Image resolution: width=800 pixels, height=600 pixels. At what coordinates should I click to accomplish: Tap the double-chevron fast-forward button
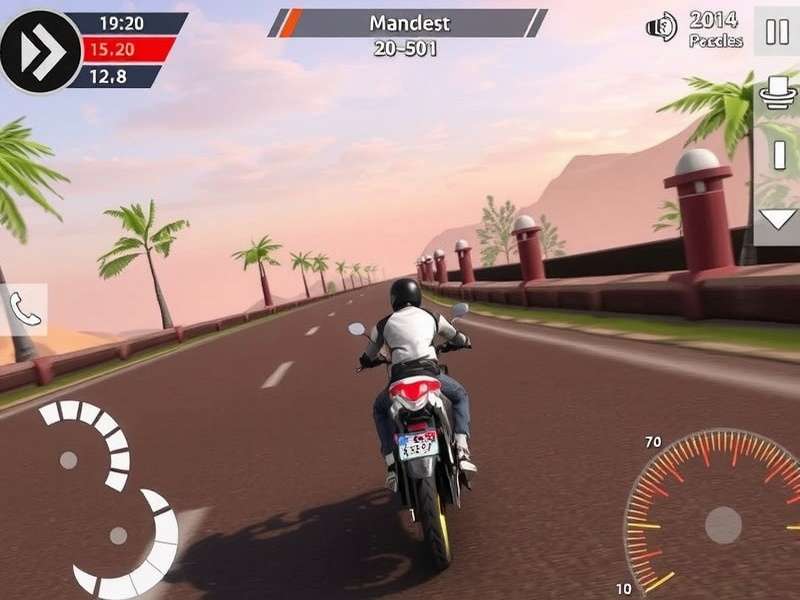[x=41, y=51]
